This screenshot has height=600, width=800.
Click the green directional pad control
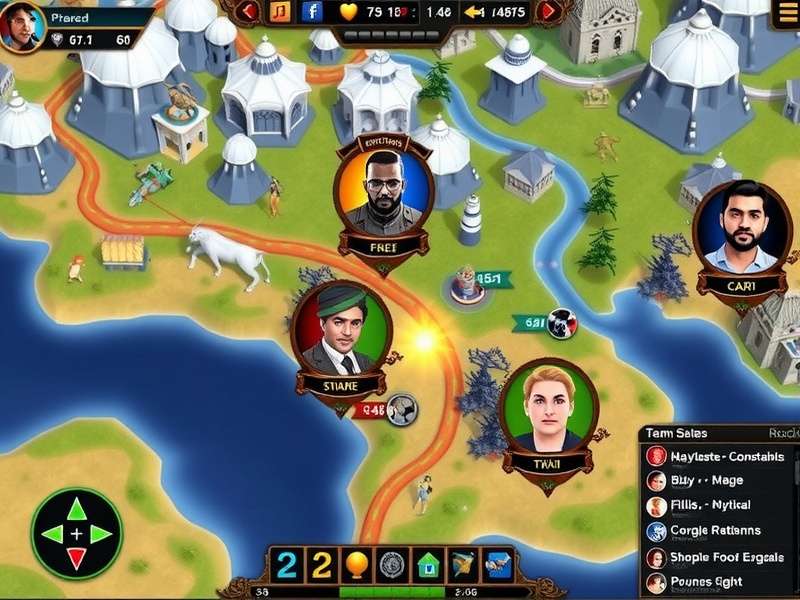[77, 533]
